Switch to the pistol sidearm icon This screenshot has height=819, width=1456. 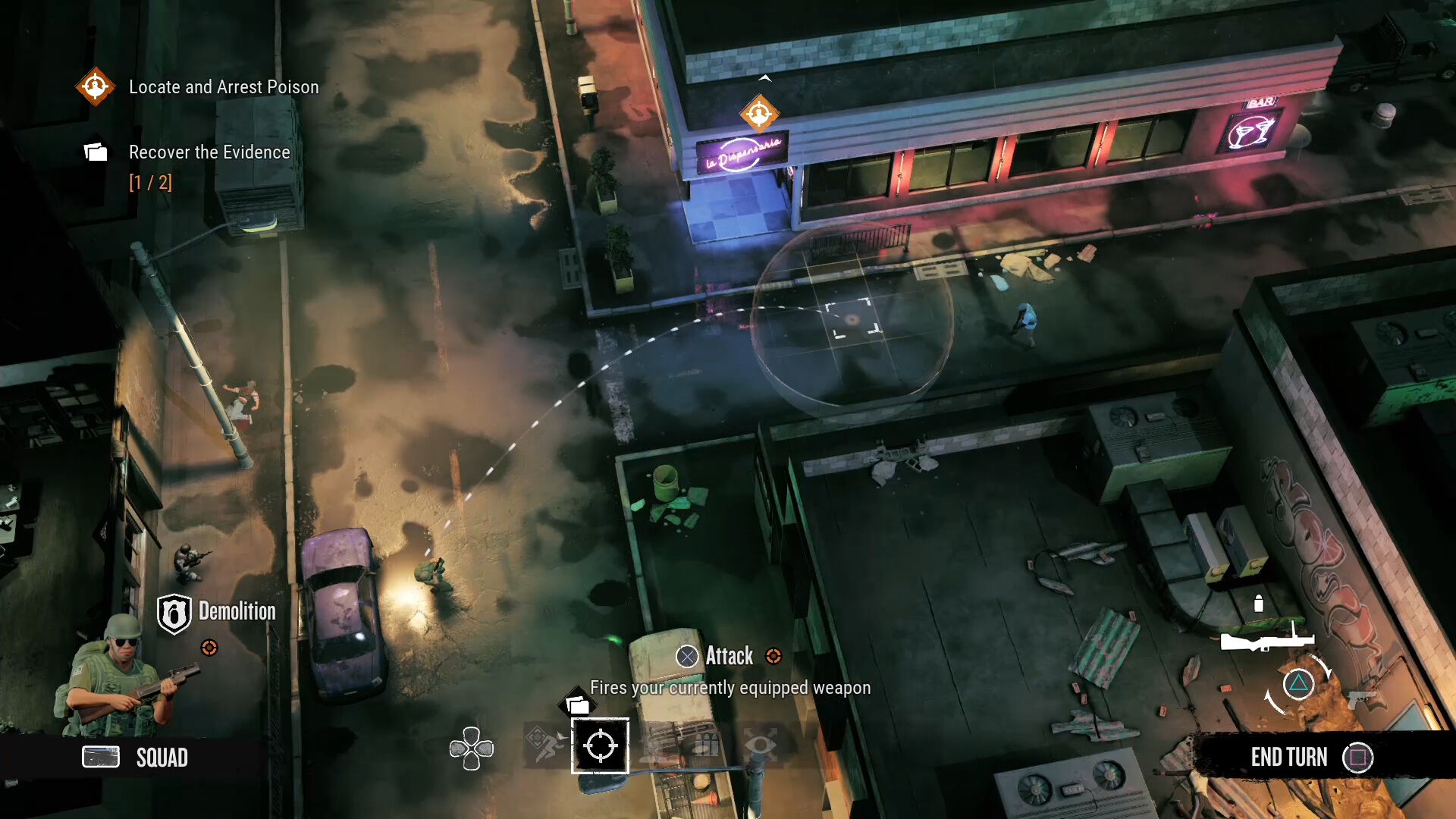[1362, 698]
